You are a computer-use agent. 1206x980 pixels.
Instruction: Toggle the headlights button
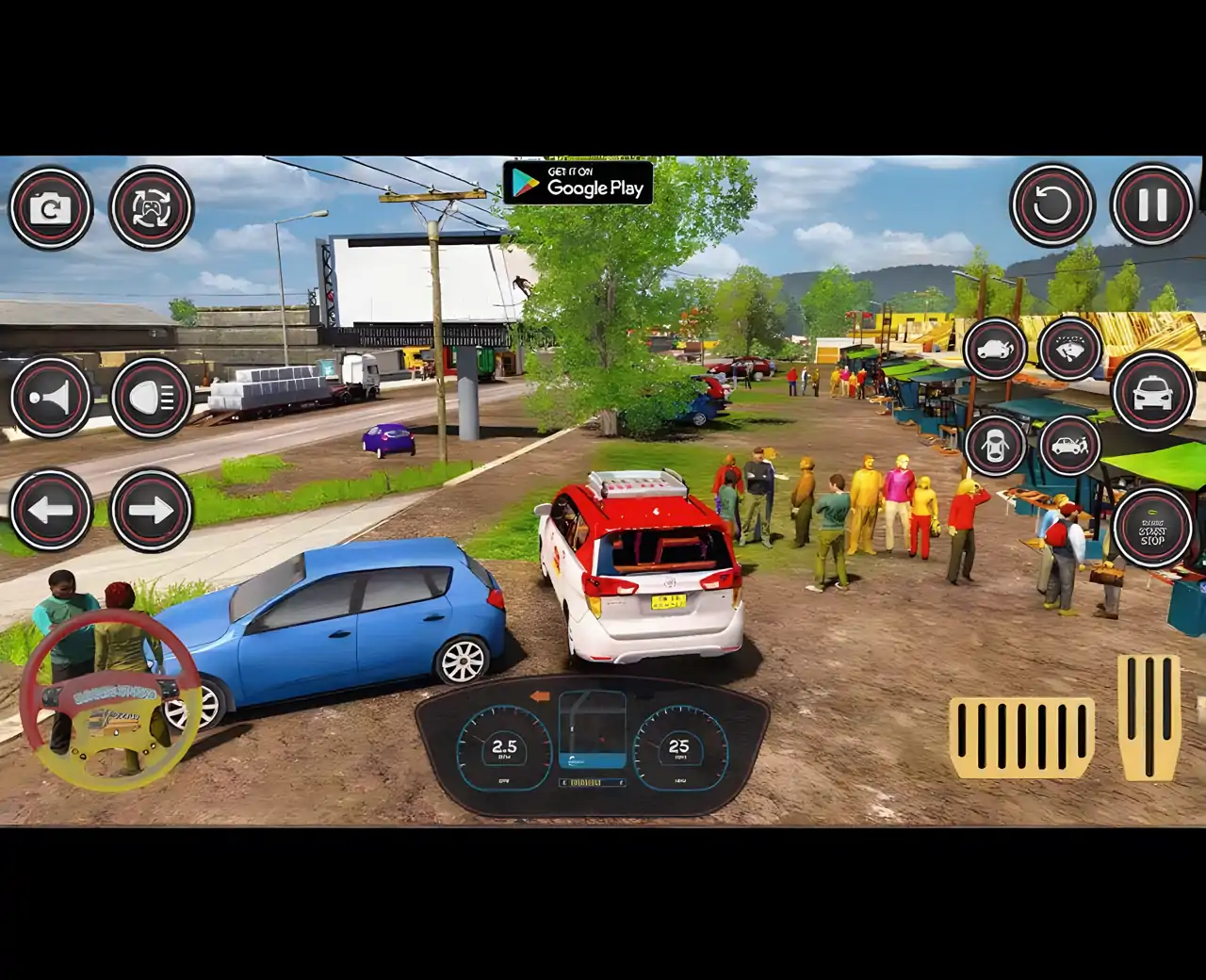click(151, 398)
